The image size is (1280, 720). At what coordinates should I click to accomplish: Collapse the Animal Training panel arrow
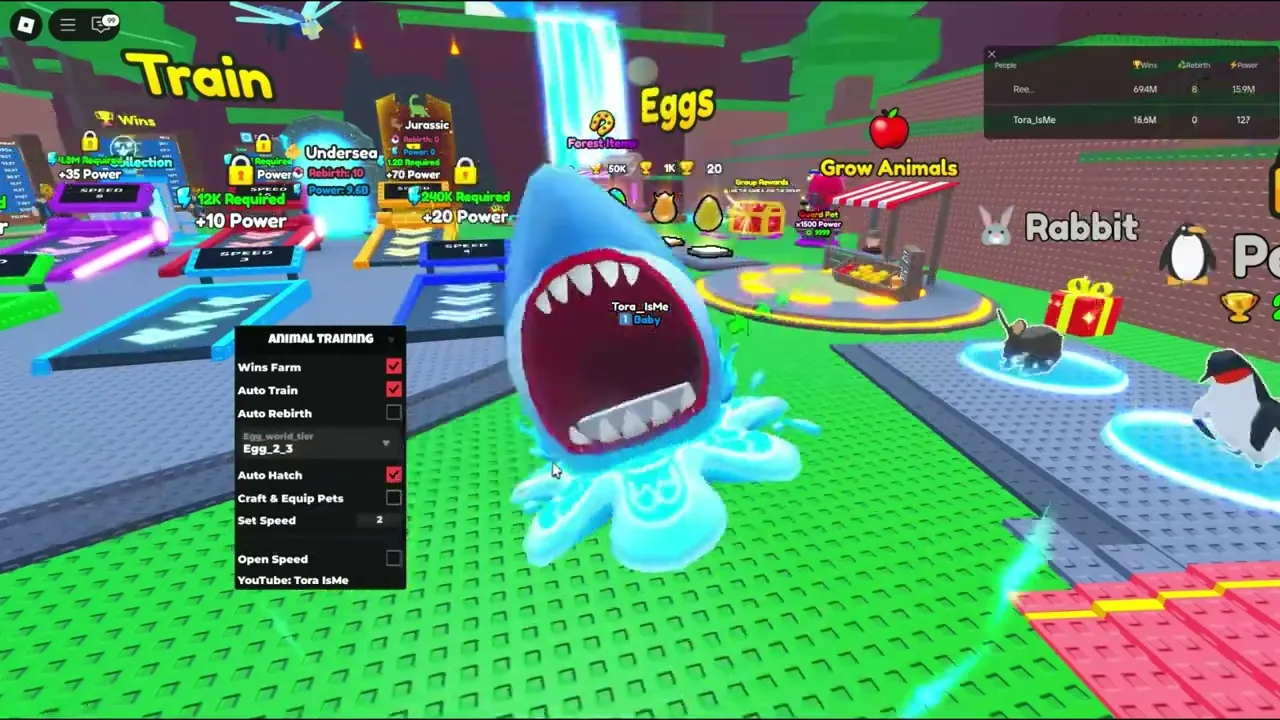(391, 339)
